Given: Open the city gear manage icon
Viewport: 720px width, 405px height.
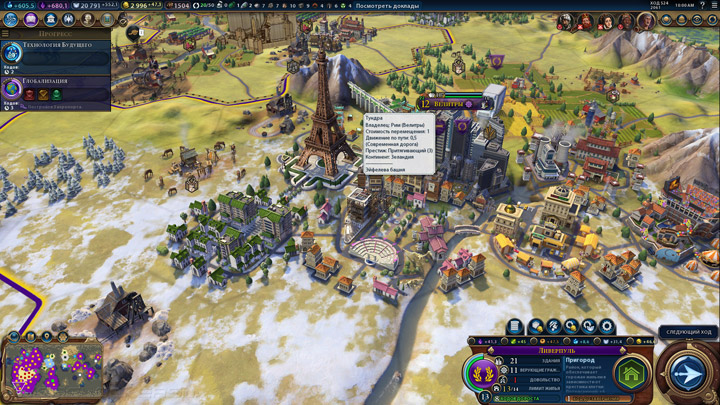Looking at the screenshot, I should (606, 326).
